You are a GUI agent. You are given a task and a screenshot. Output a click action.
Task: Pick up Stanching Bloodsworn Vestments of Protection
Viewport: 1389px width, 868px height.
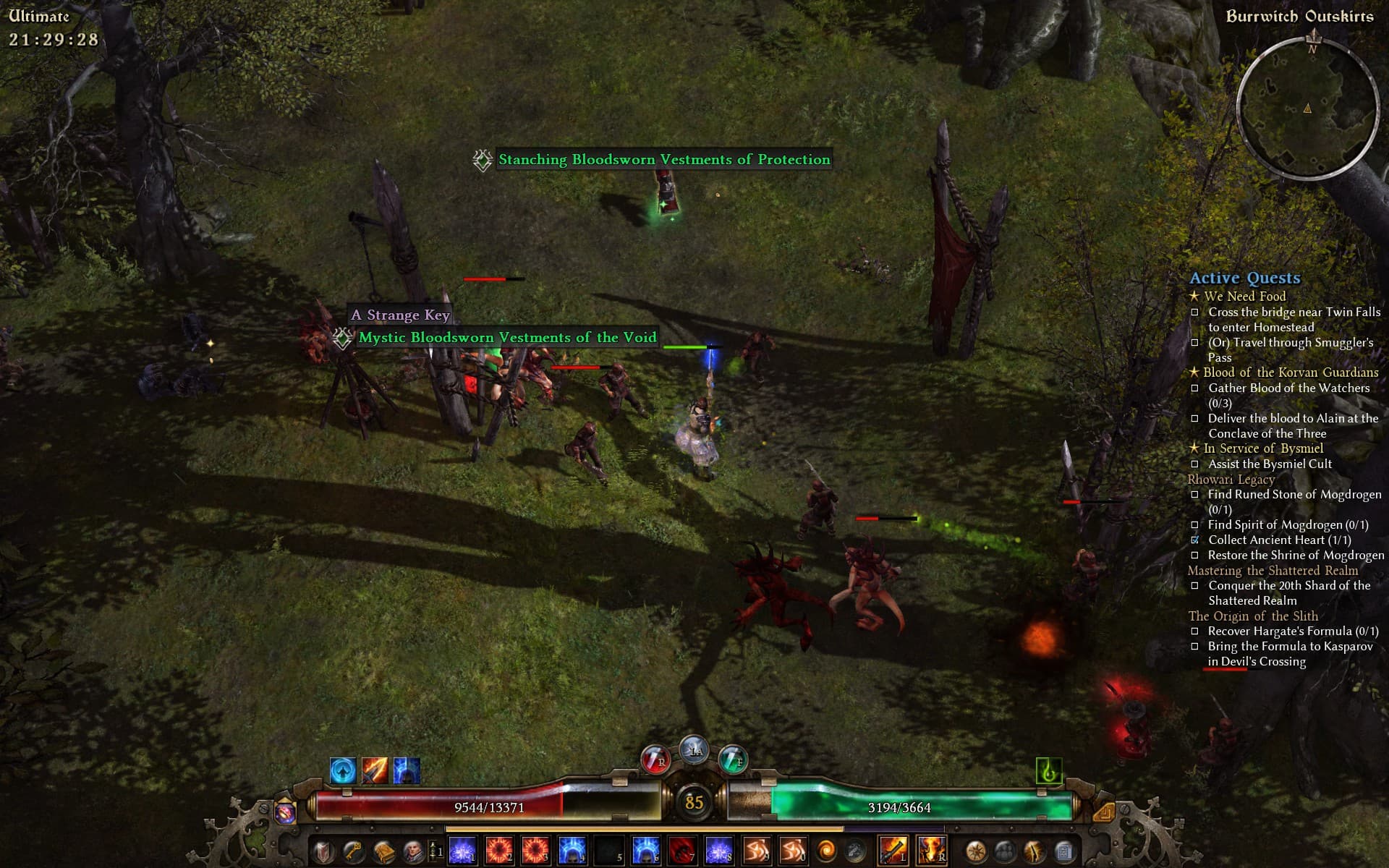click(x=663, y=160)
